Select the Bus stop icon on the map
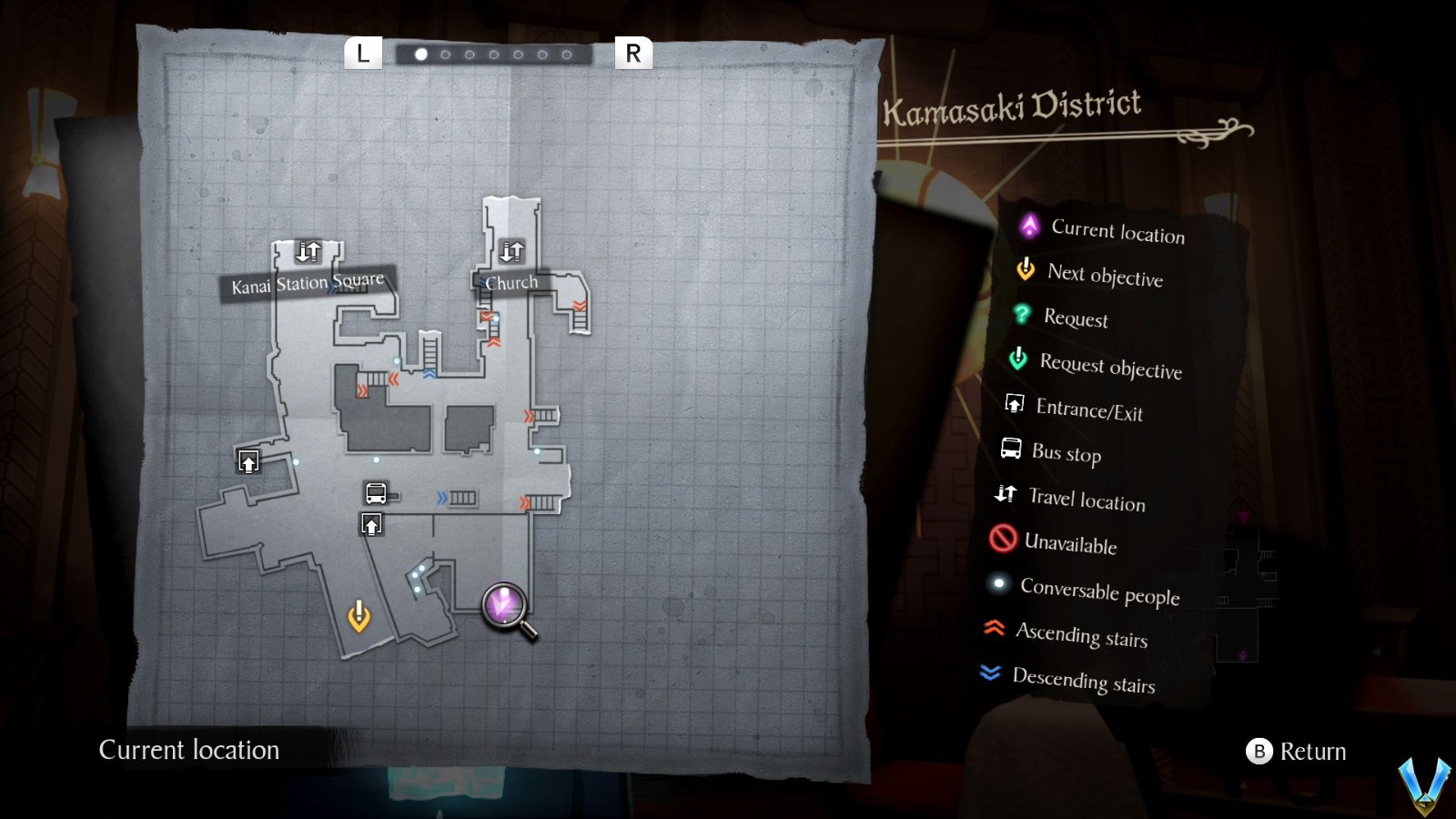Image resolution: width=1456 pixels, height=819 pixels. click(375, 493)
